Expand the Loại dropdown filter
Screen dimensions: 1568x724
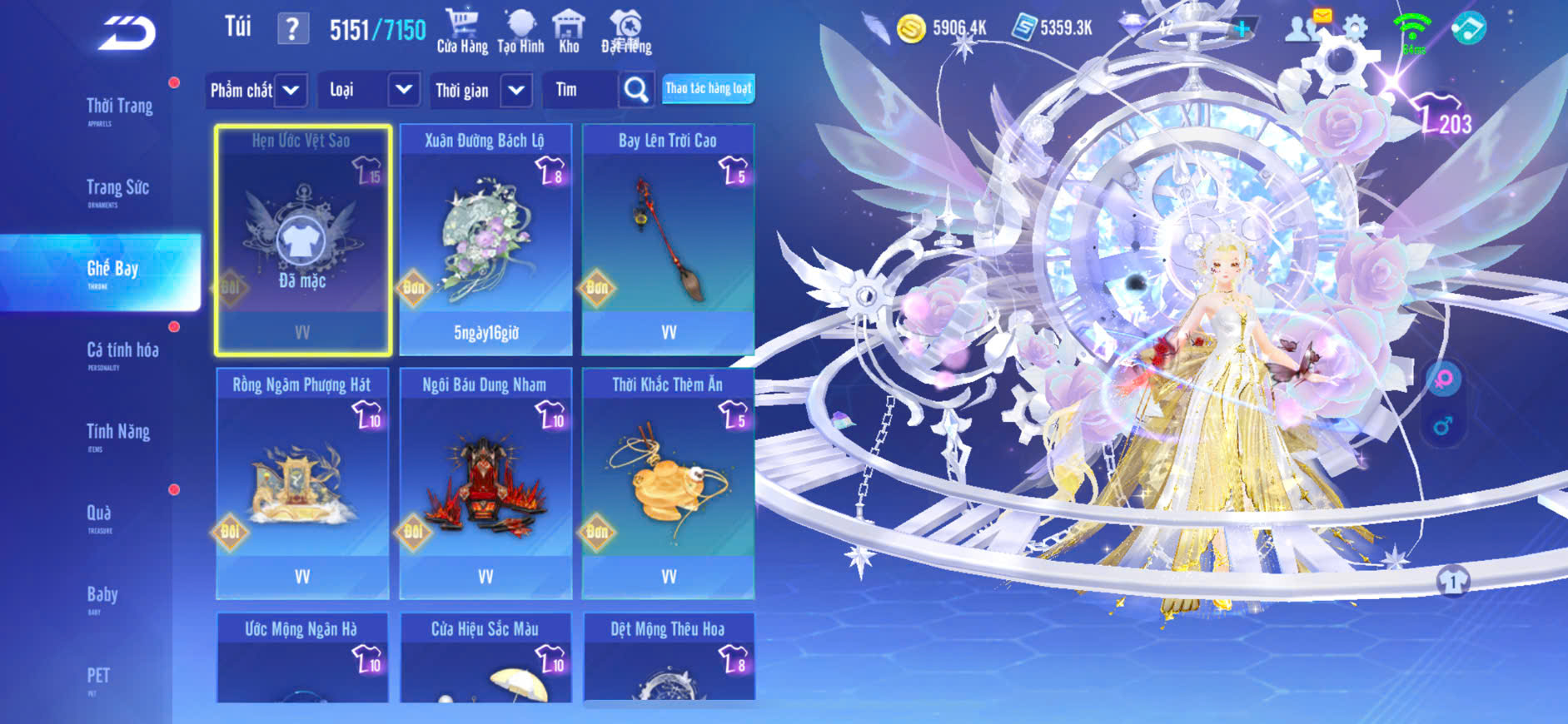368,90
